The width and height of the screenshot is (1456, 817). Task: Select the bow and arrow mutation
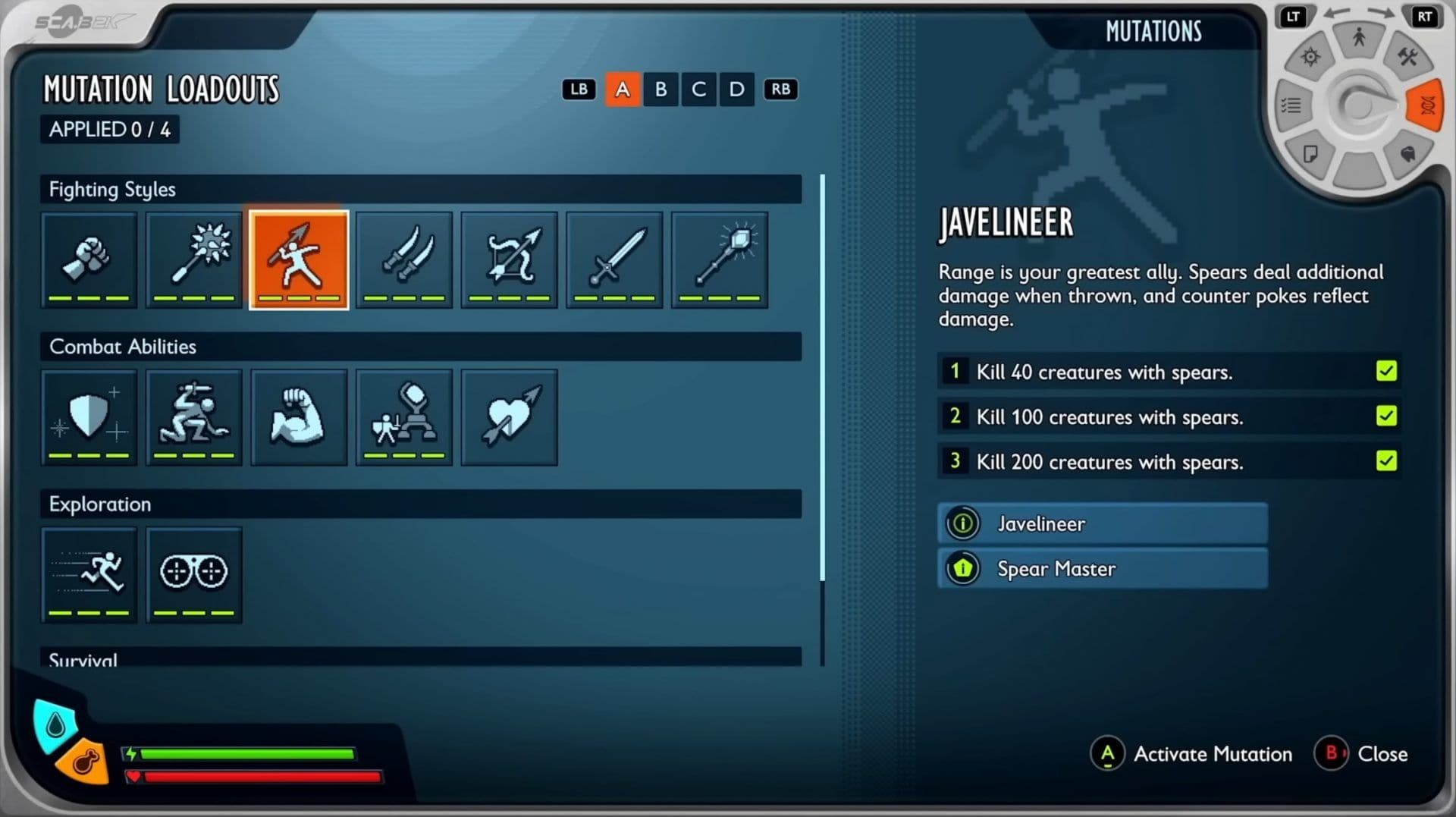pyautogui.click(x=509, y=259)
